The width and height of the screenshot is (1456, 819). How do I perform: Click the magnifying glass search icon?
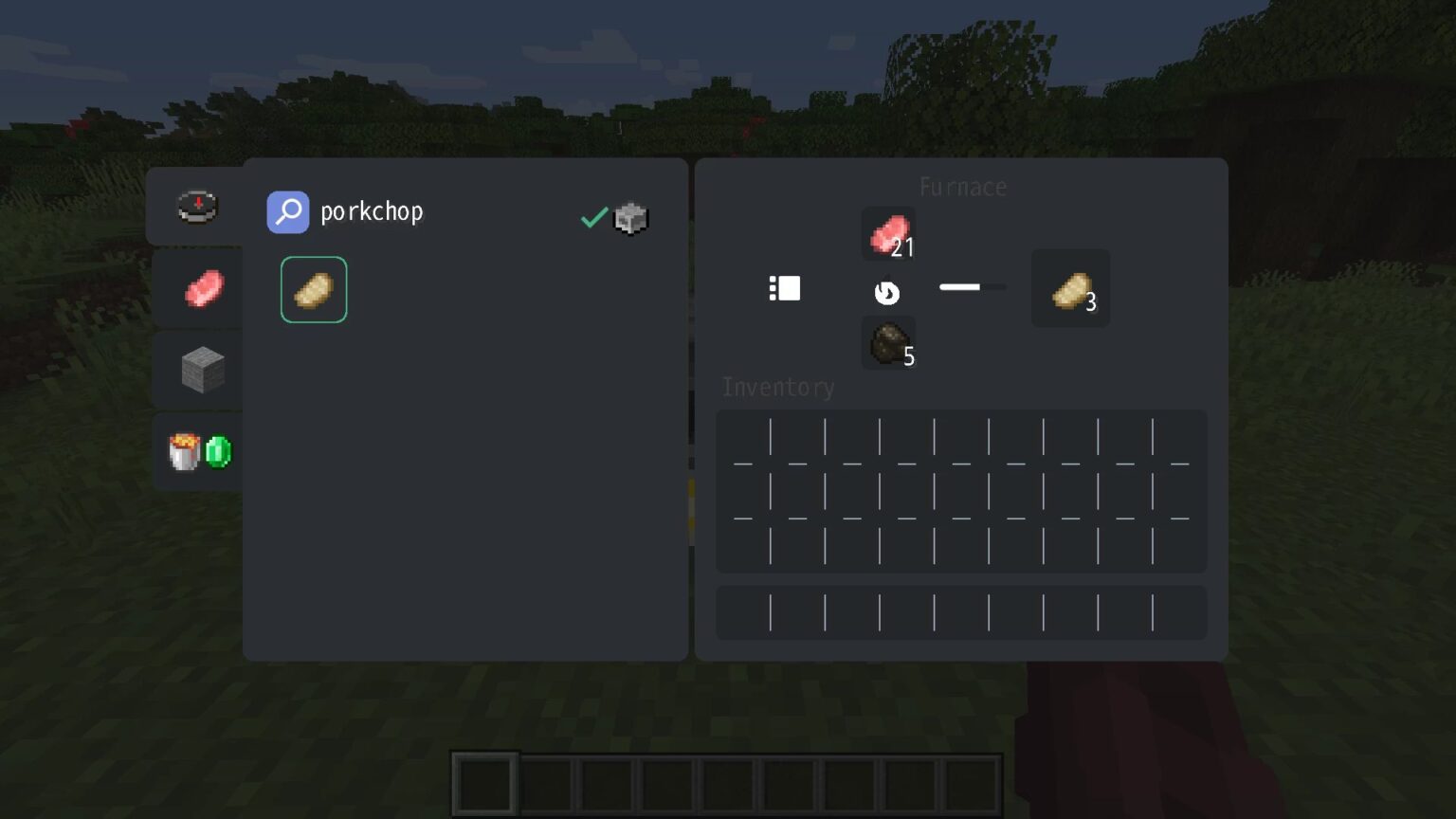288,212
